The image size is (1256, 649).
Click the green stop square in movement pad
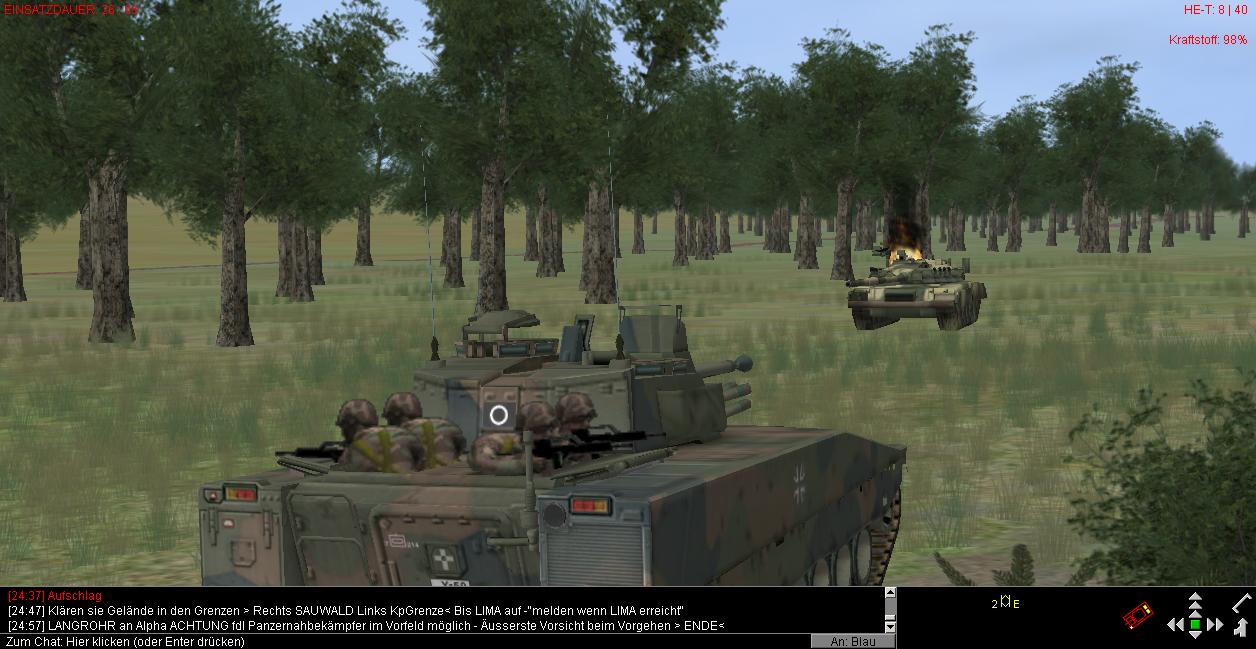point(1195,625)
